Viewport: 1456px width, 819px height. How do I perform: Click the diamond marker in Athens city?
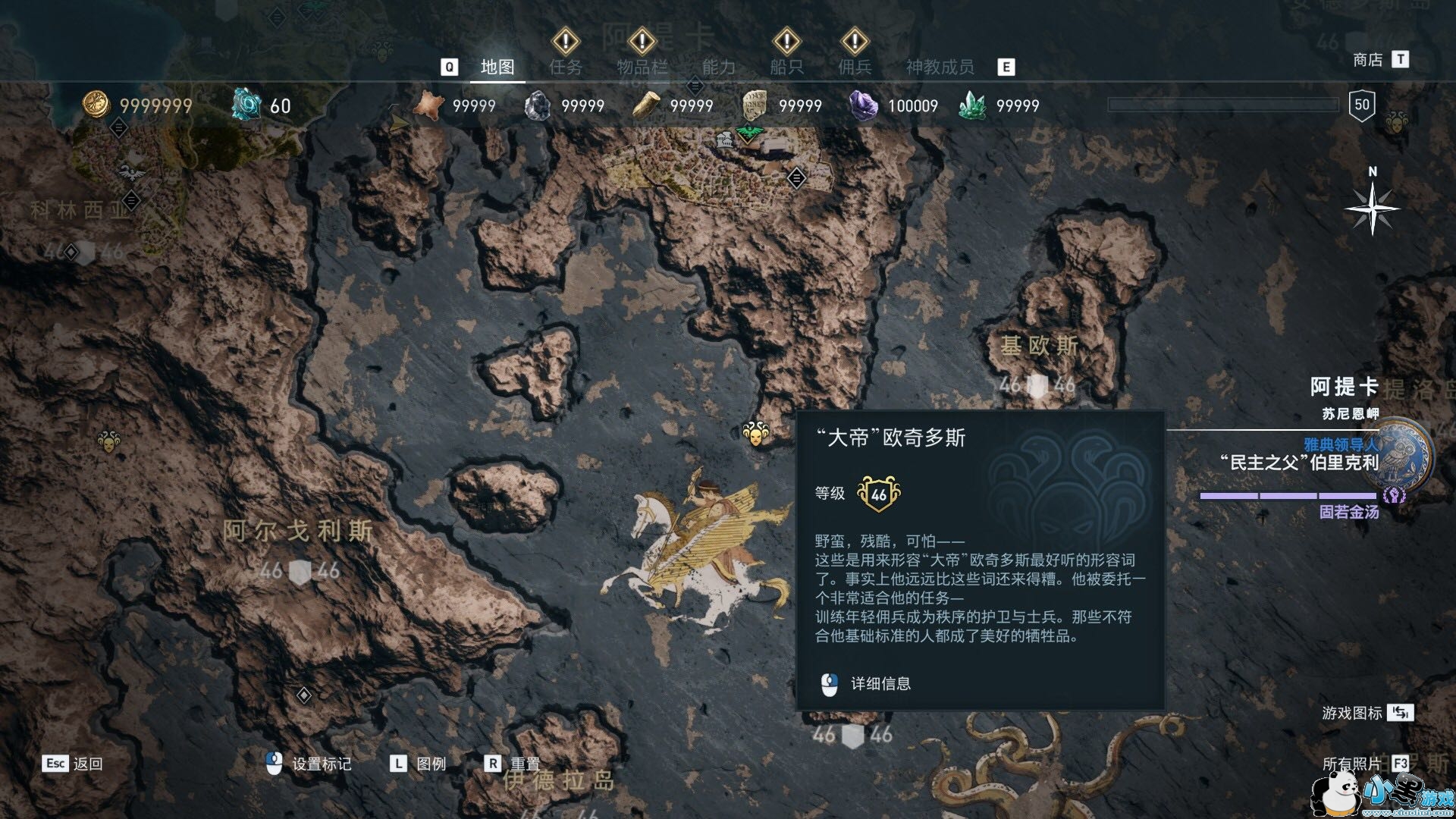pos(796,178)
